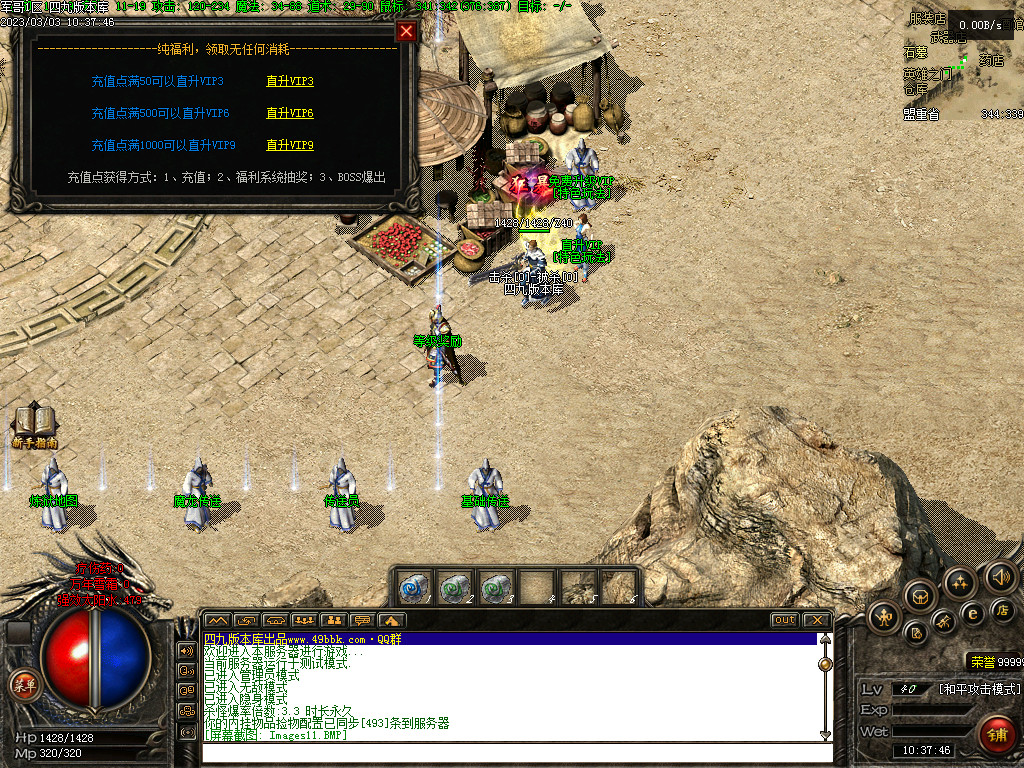Close the chat window with its X

point(816,620)
